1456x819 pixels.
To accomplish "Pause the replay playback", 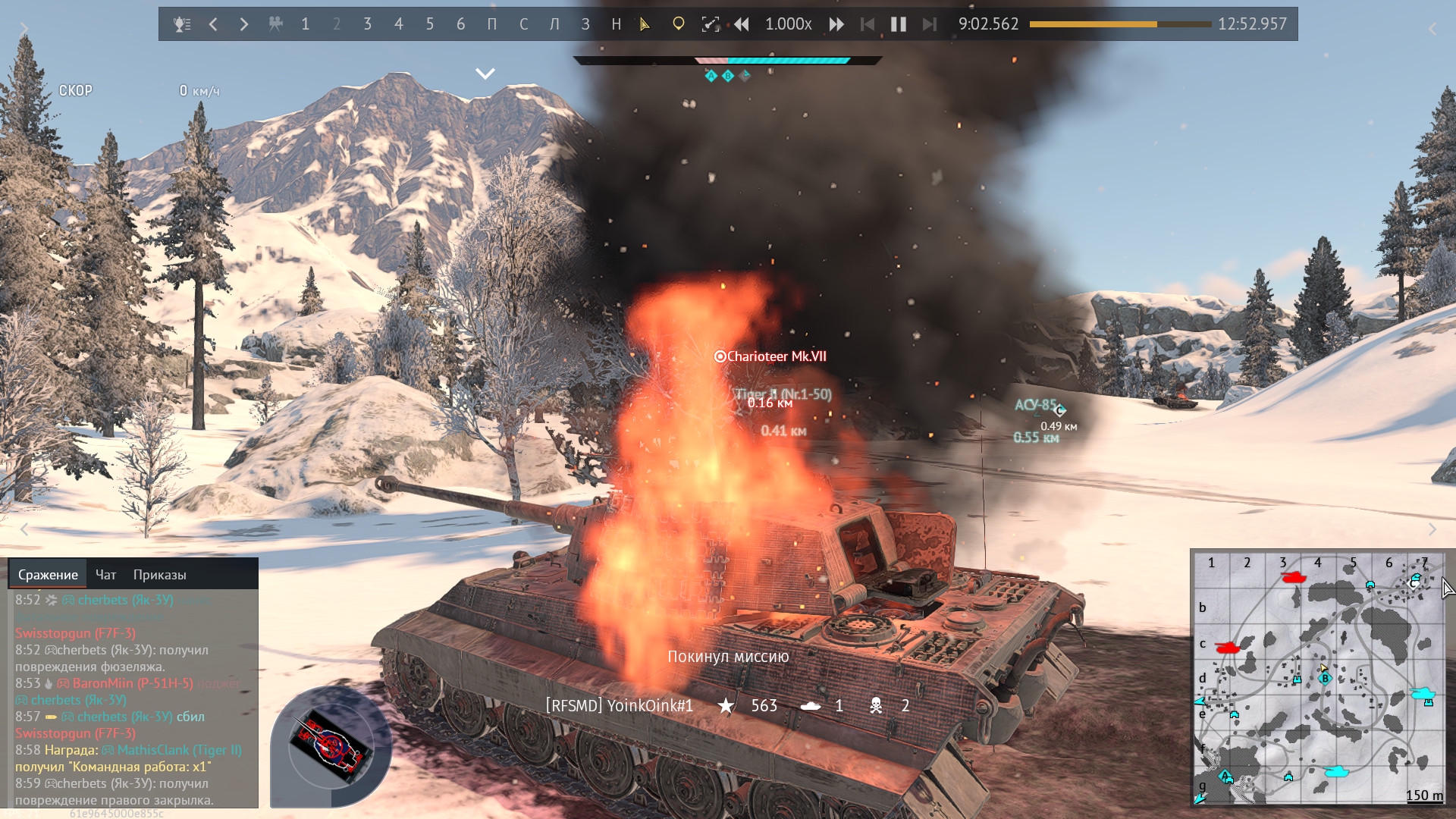I will [899, 24].
